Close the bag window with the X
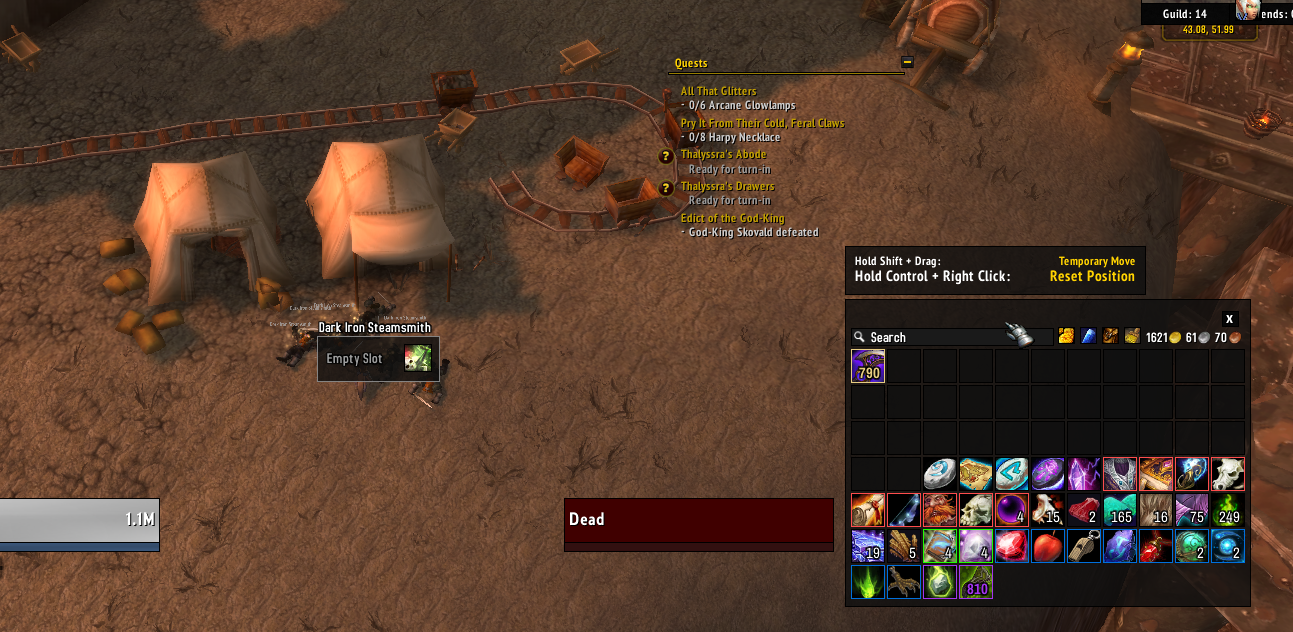The height and width of the screenshot is (632, 1293). click(x=1229, y=319)
